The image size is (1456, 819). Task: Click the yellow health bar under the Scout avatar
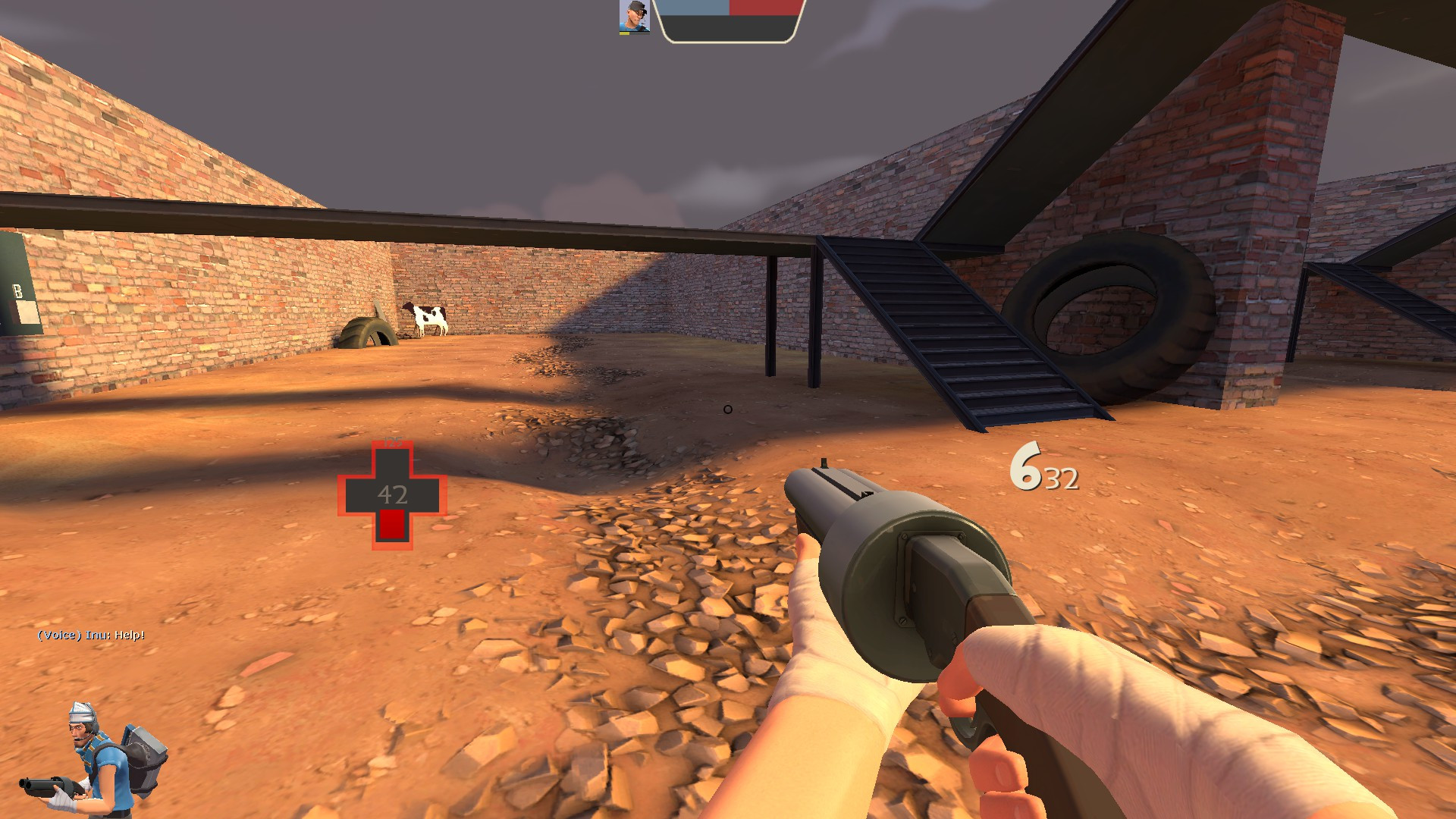624,34
